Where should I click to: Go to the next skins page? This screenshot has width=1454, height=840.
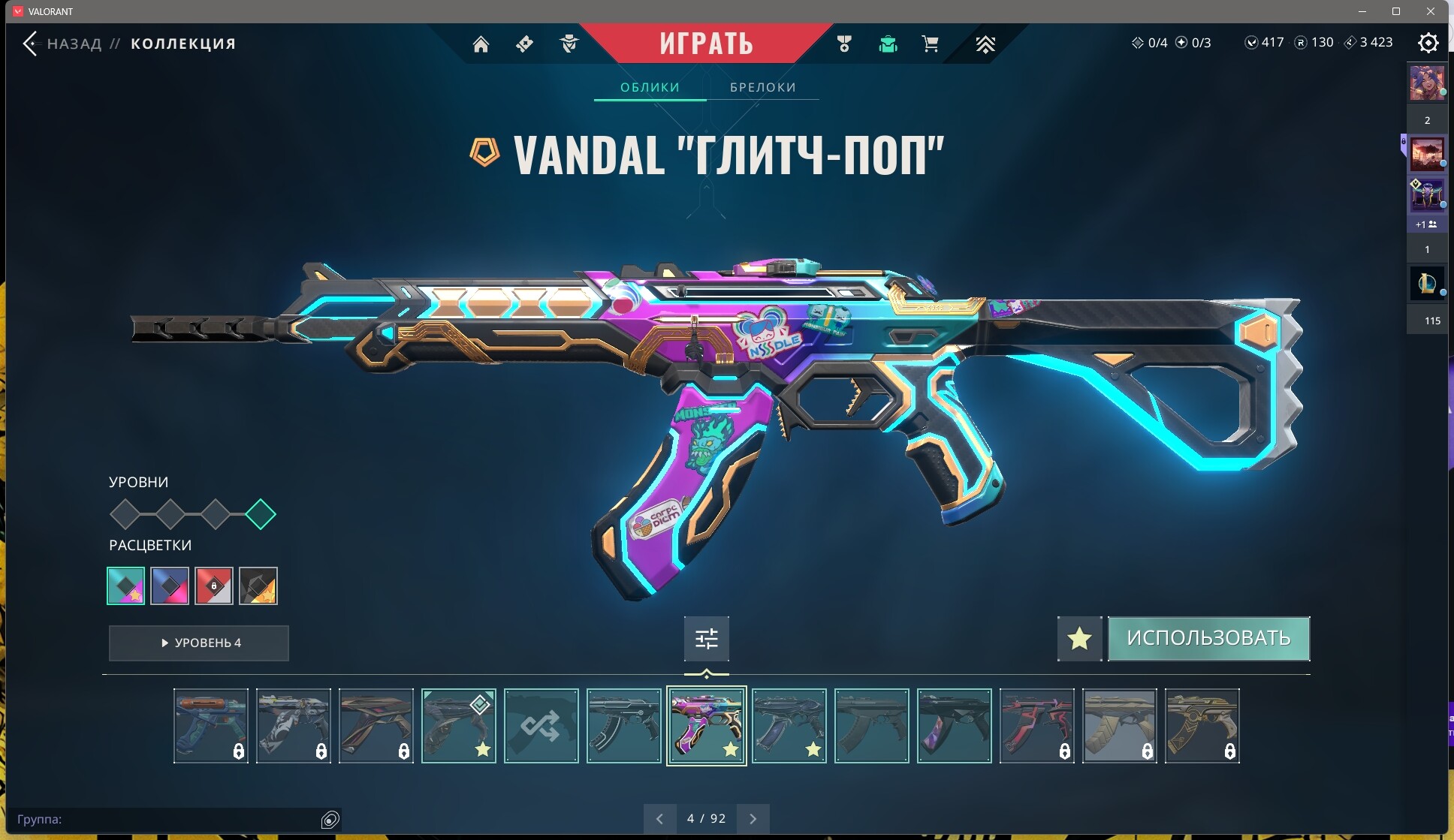(x=753, y=818)
